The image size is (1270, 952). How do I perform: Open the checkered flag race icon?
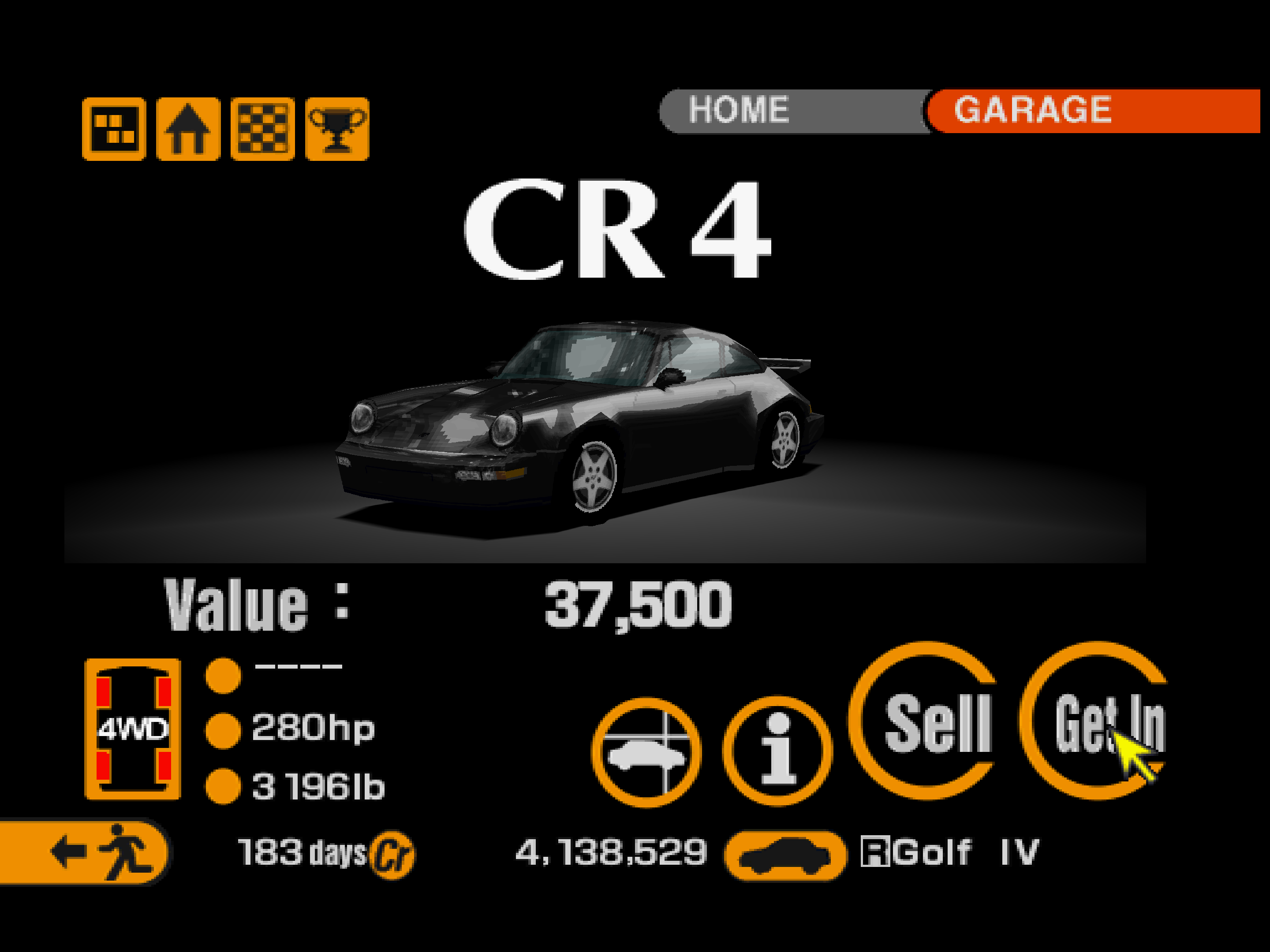tap(263, 129)
